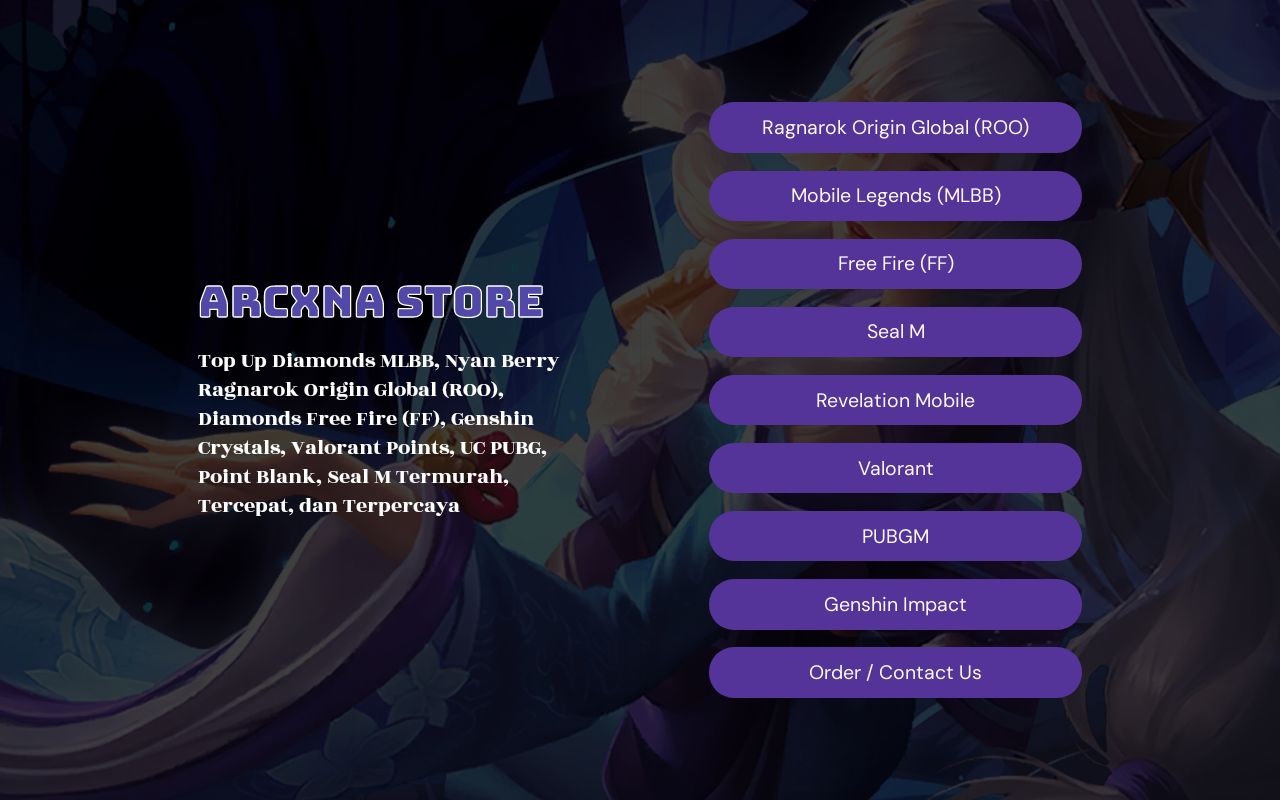Choose the last option to contact the store
This screenshot has height=800, width=1280.
pos(896,672)
